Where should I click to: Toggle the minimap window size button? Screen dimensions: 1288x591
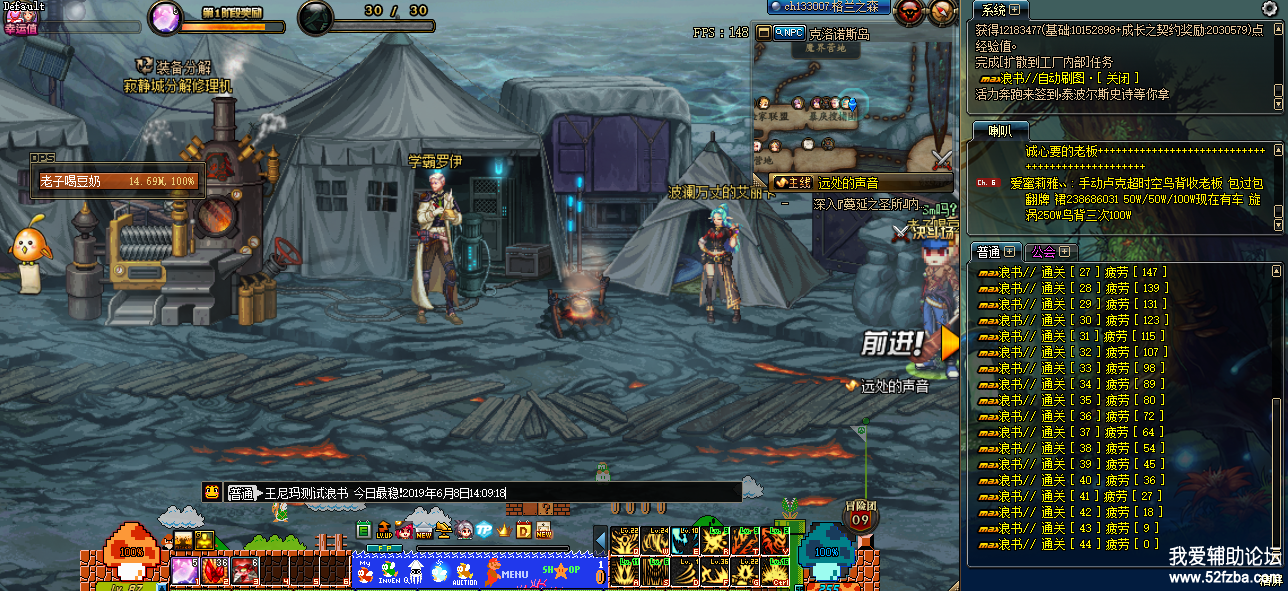pyautogui.click(x=764, y=32)
